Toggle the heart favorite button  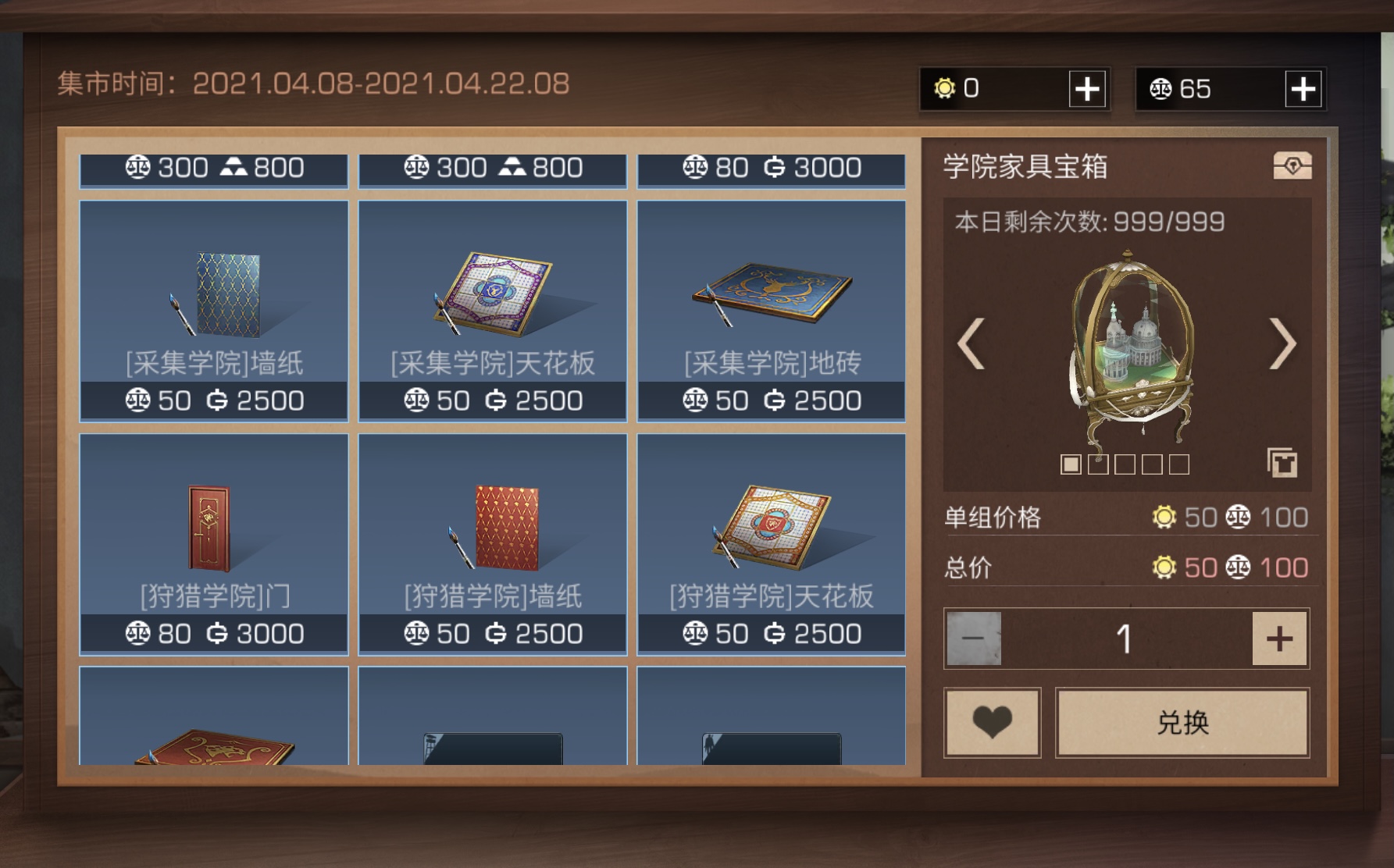pos(992,723)
